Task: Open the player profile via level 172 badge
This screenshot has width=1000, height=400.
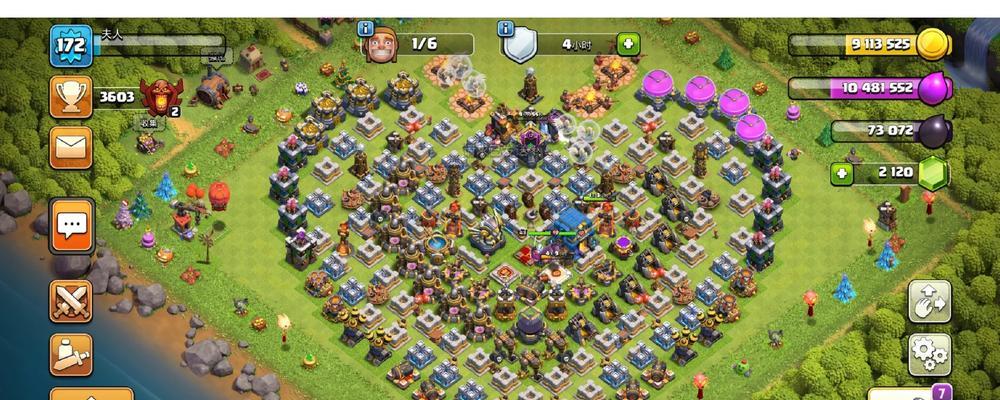Action: pos(71,45)
